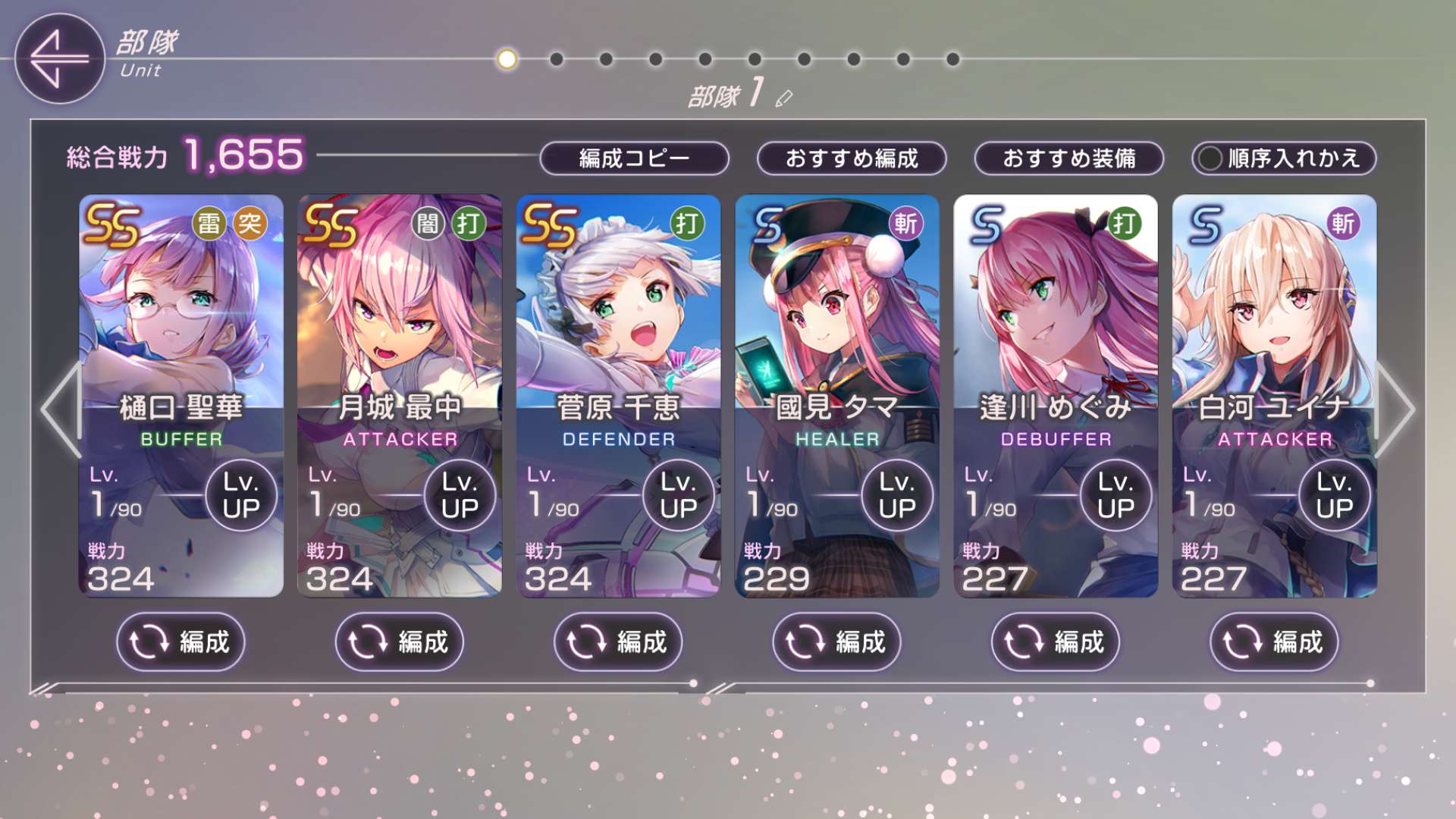Click 編成 below 逢川めぐみ

pos(1055,642)
